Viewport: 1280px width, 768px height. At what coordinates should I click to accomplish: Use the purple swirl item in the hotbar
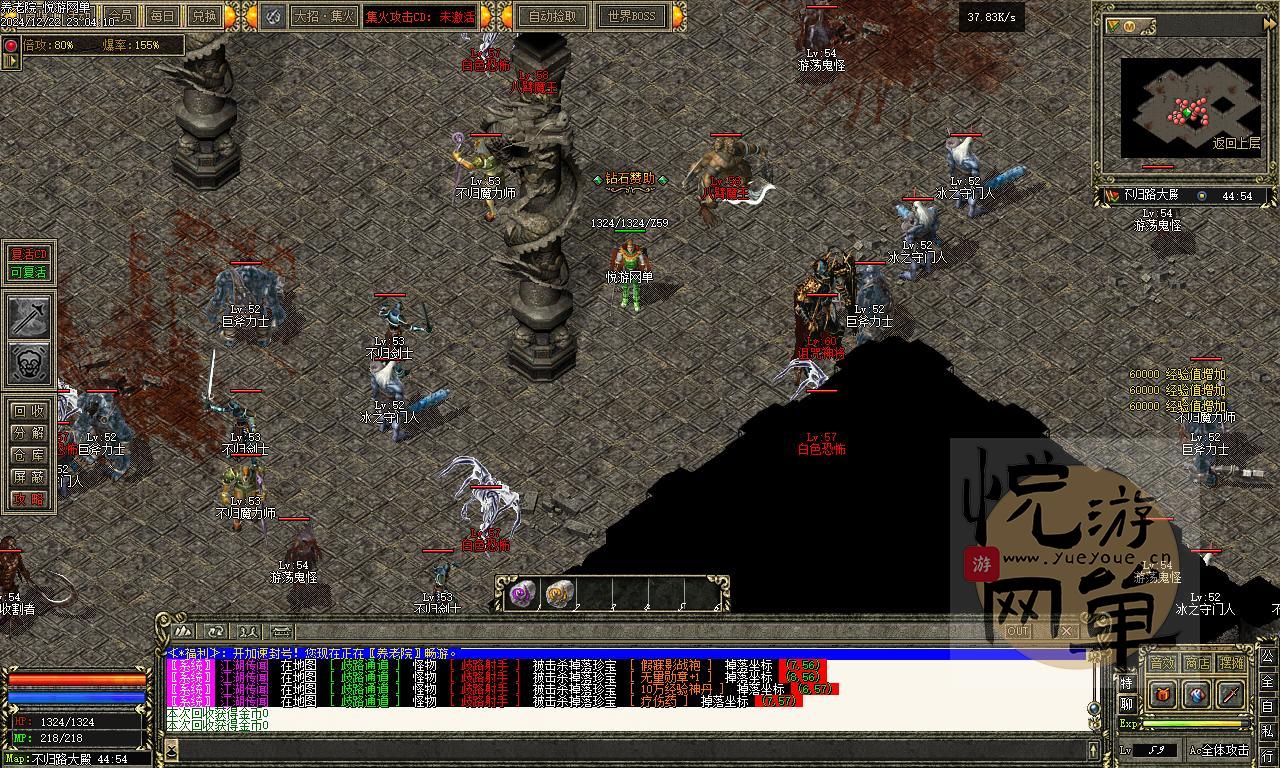point(522,594)
